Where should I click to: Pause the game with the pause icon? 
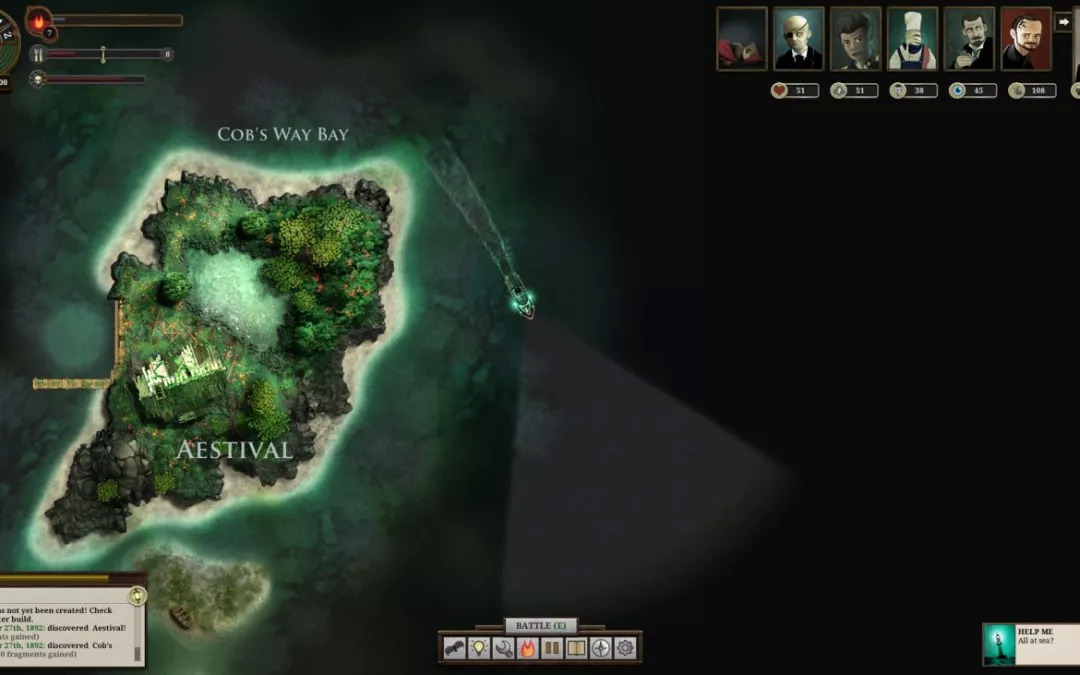pyautogui.click(x=552, y=648)
